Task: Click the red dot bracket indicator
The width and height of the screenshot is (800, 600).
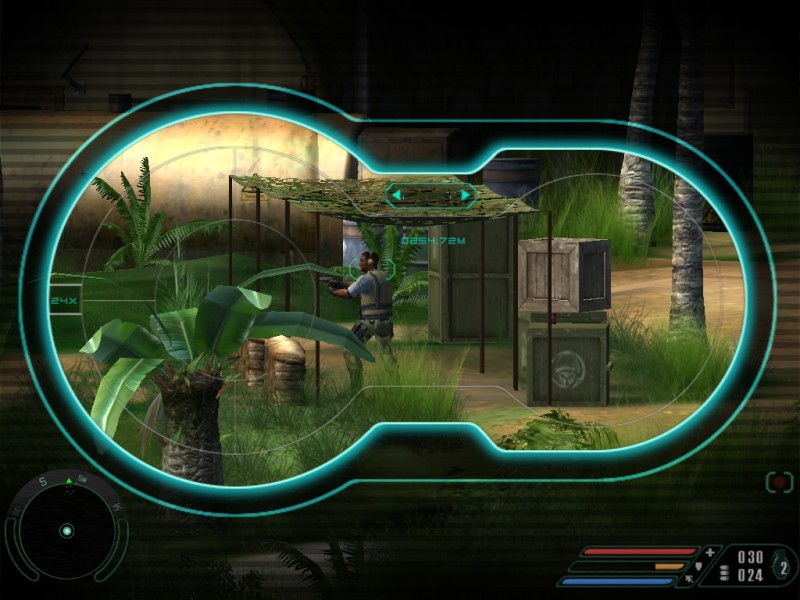Action: click(x=779, y=482)
